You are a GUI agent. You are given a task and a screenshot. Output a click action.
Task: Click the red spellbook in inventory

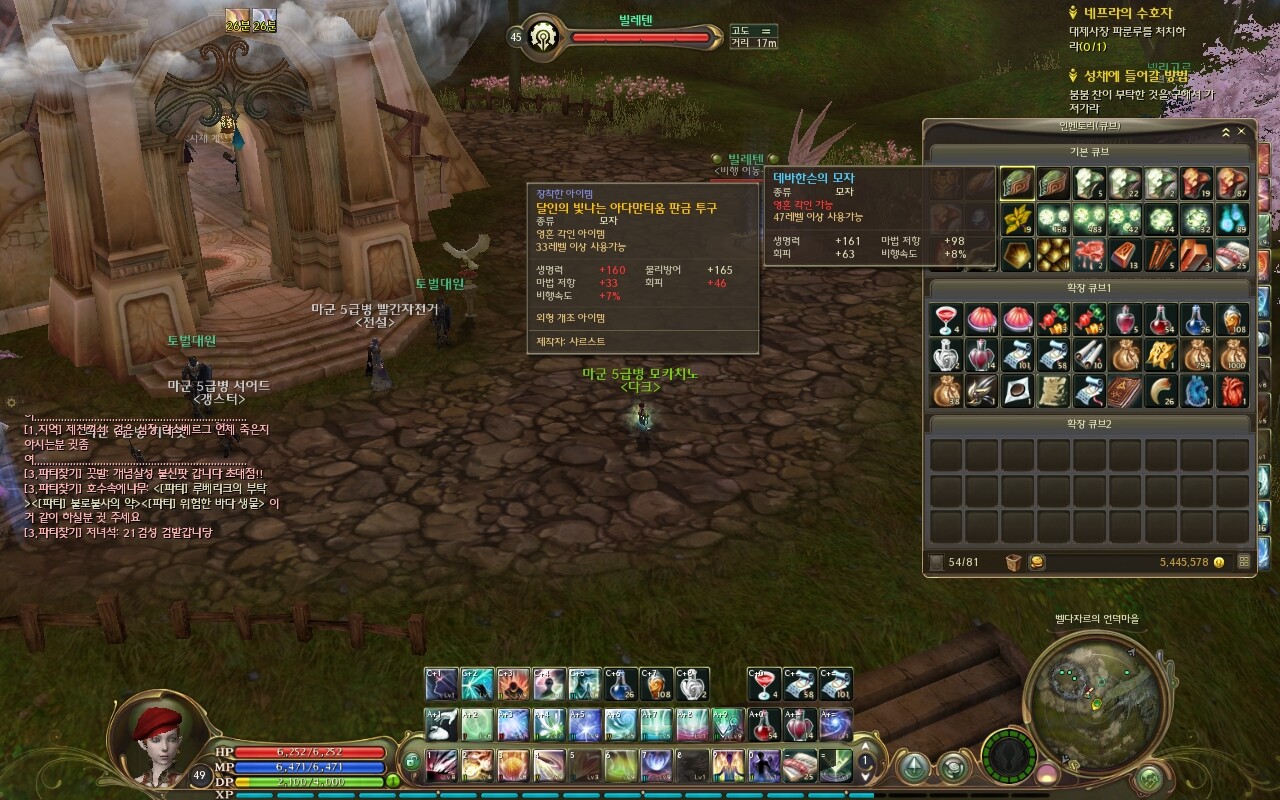coord(1124,390)
